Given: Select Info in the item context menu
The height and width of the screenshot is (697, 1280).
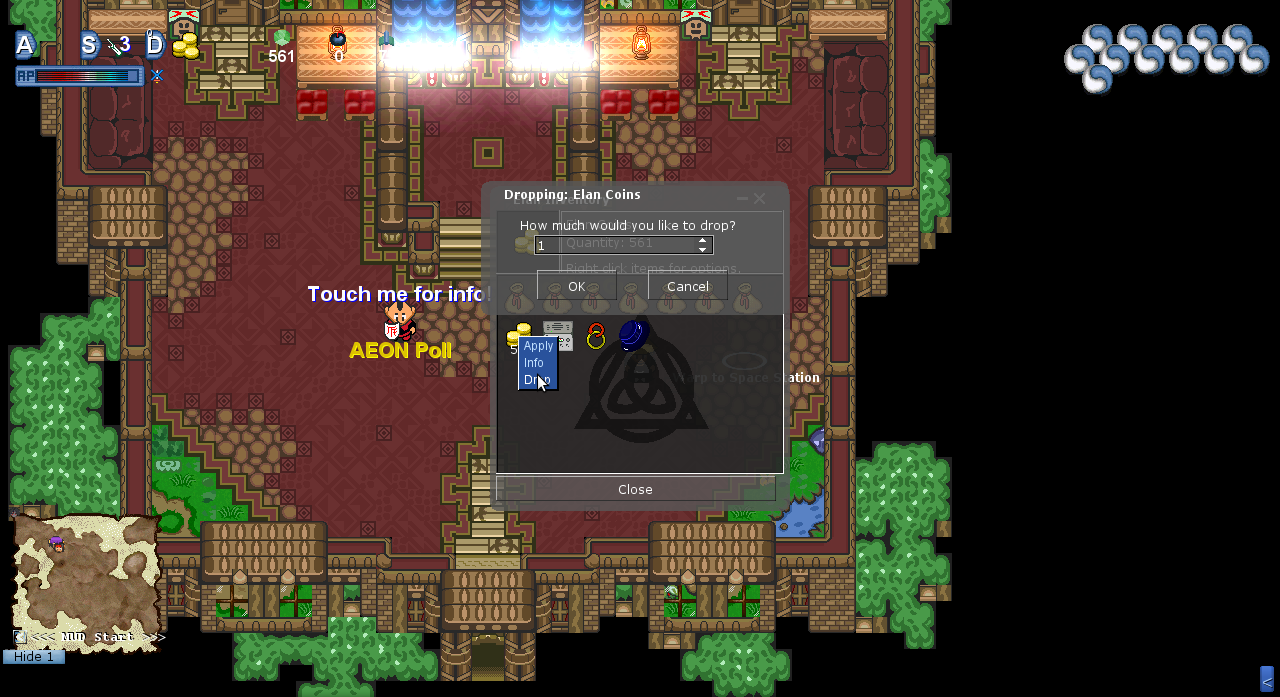Looking at the screenshot, I should 534,363.
